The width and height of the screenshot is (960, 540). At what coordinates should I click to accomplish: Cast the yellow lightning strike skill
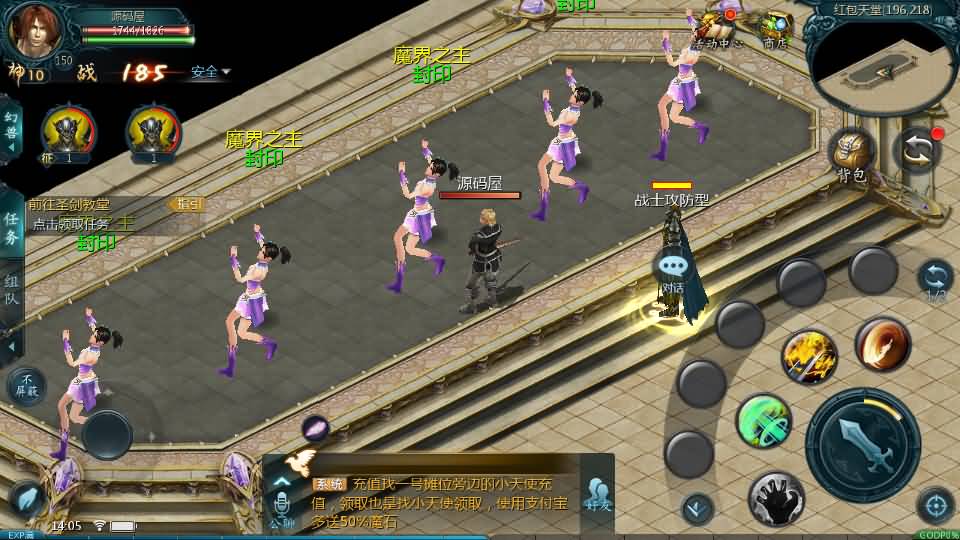point(809,357)
